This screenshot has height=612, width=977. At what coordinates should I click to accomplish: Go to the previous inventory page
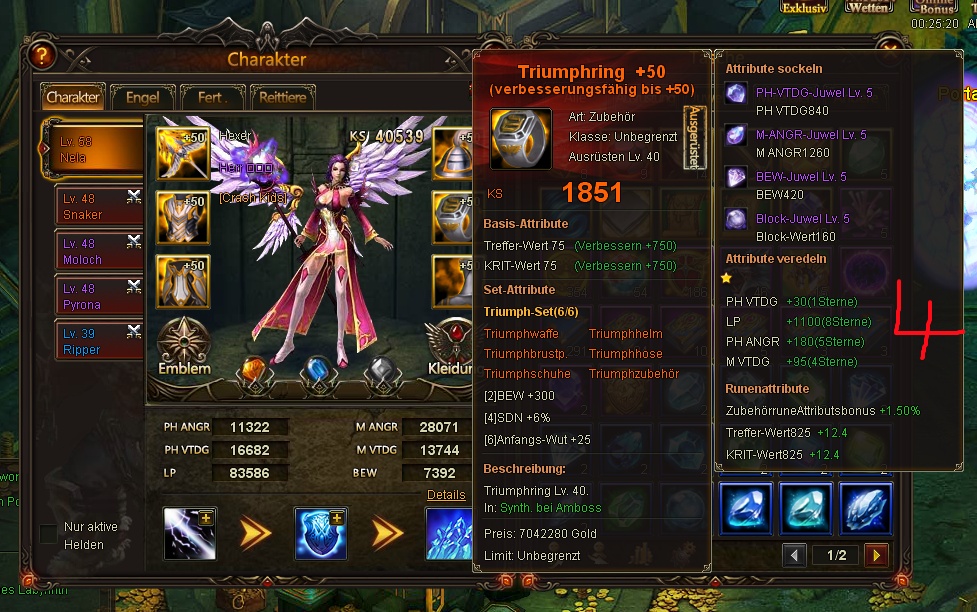pos(794,555)
